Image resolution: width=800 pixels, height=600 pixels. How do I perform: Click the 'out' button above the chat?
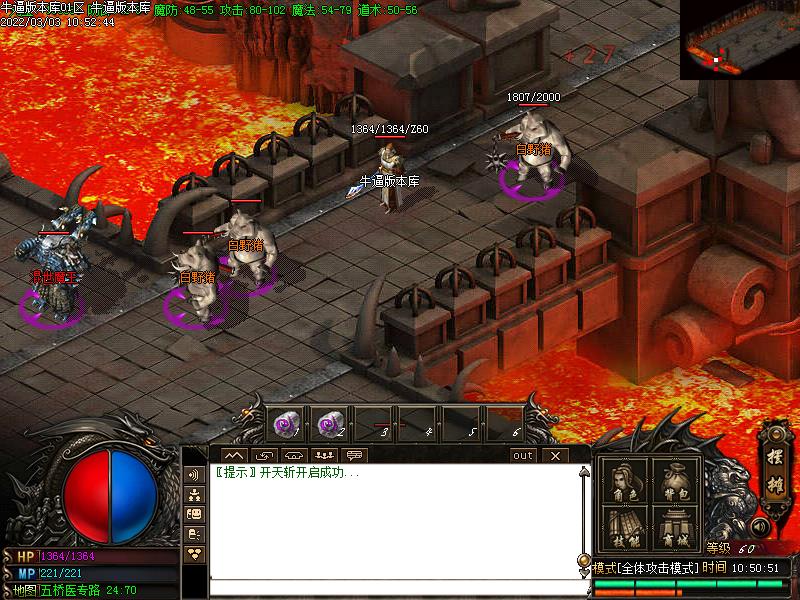[523, 456]
